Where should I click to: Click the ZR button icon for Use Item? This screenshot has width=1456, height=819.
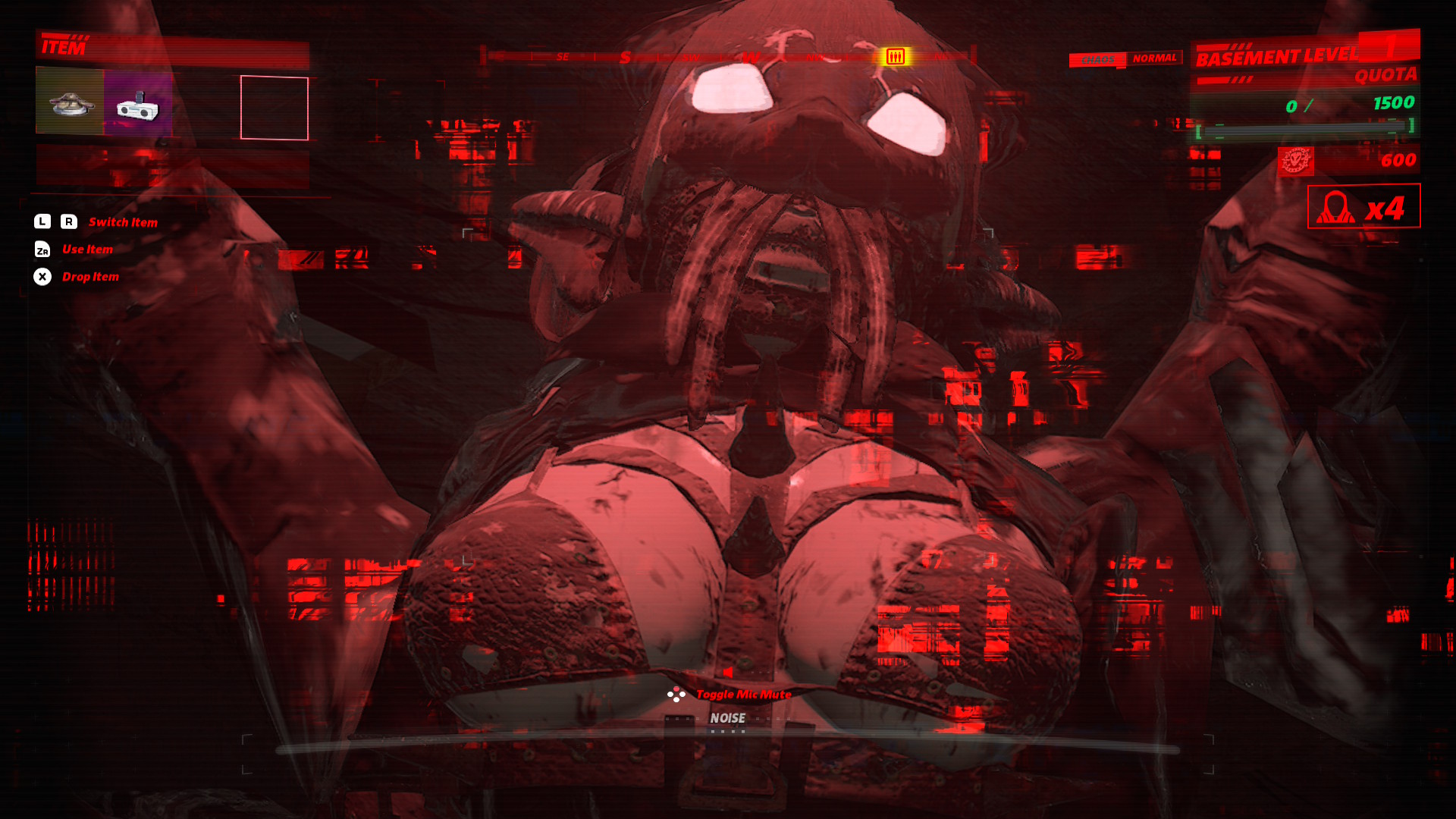[42, 249]
